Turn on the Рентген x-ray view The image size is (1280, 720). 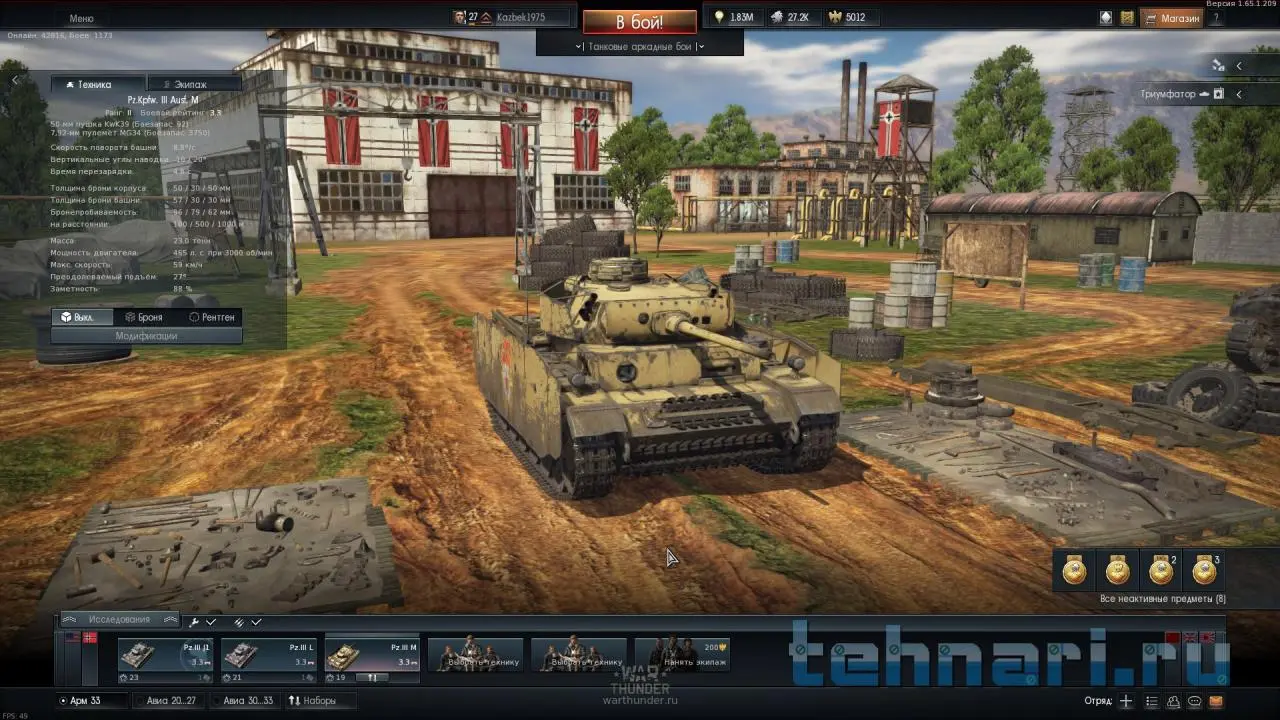click(211, 317)
